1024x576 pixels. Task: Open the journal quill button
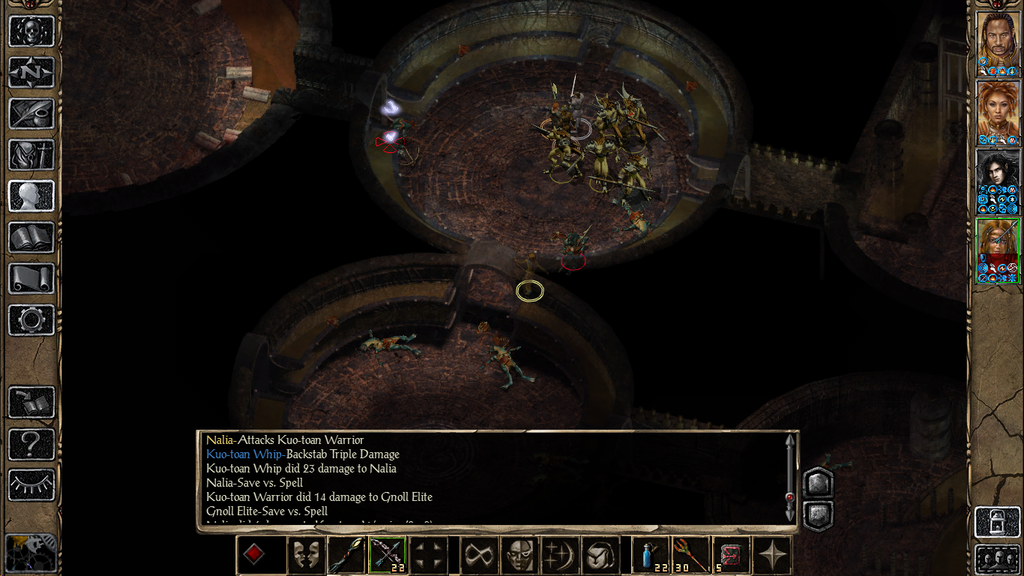[x=31, y=113]
